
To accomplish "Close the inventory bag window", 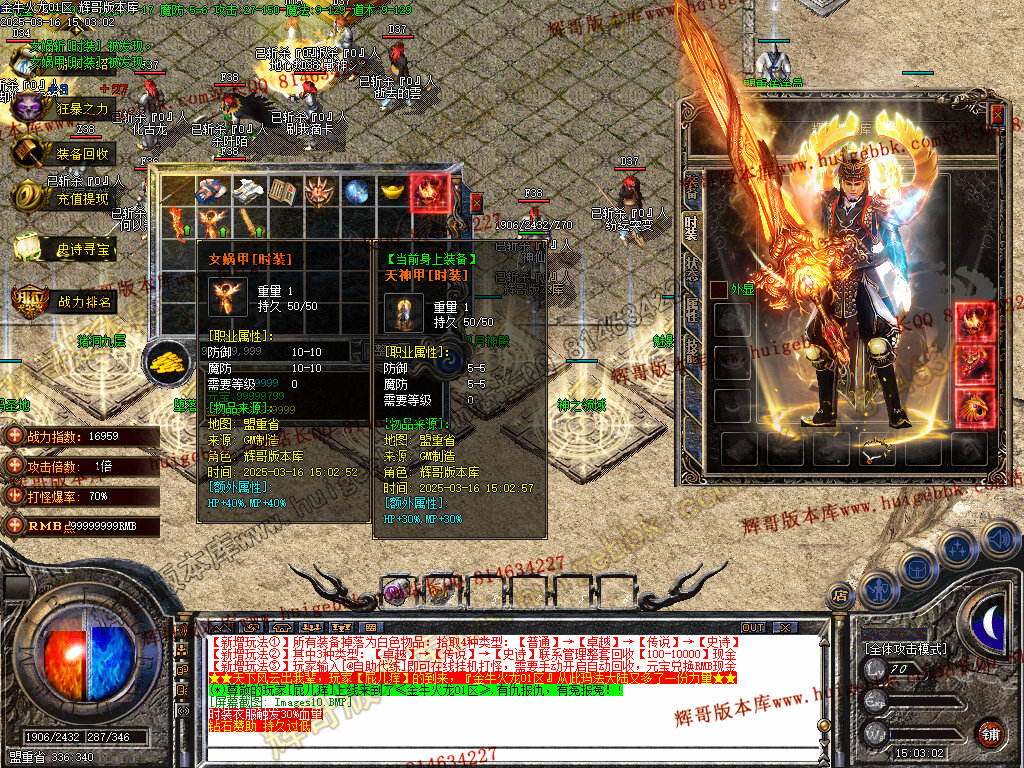I will point(476,202).
